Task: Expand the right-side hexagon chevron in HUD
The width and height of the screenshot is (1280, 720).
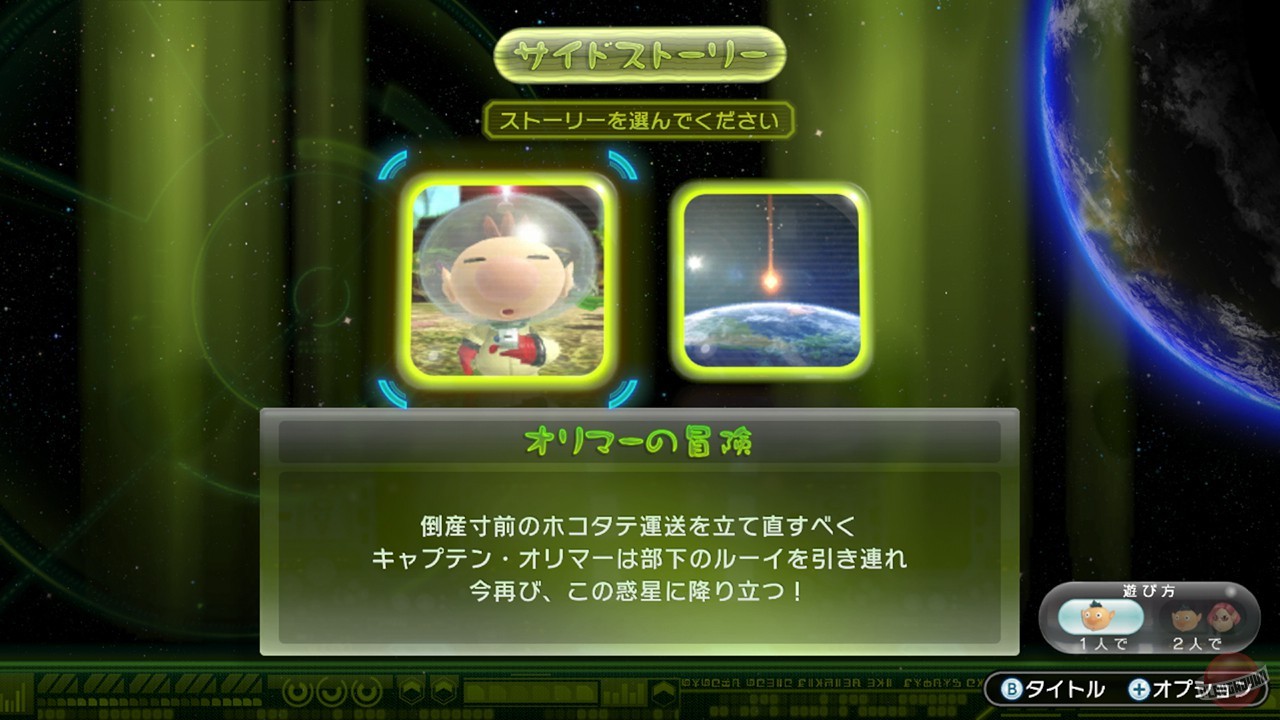Action: [x=663, y=690]
